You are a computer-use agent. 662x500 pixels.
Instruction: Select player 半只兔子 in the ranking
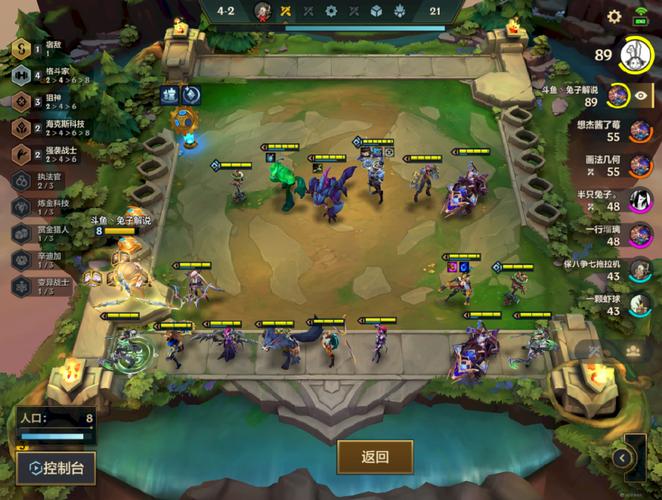[x=615, y=200]
